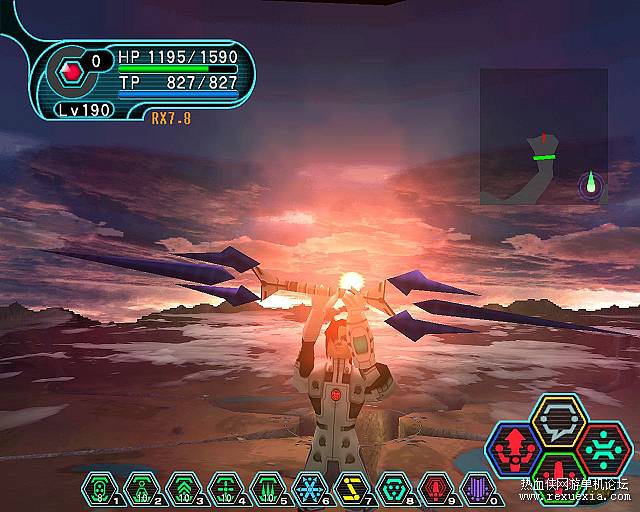Activate the yellow lightning bolt technique
The width and height of the screenshot is (640, 512).
(350, 487)
